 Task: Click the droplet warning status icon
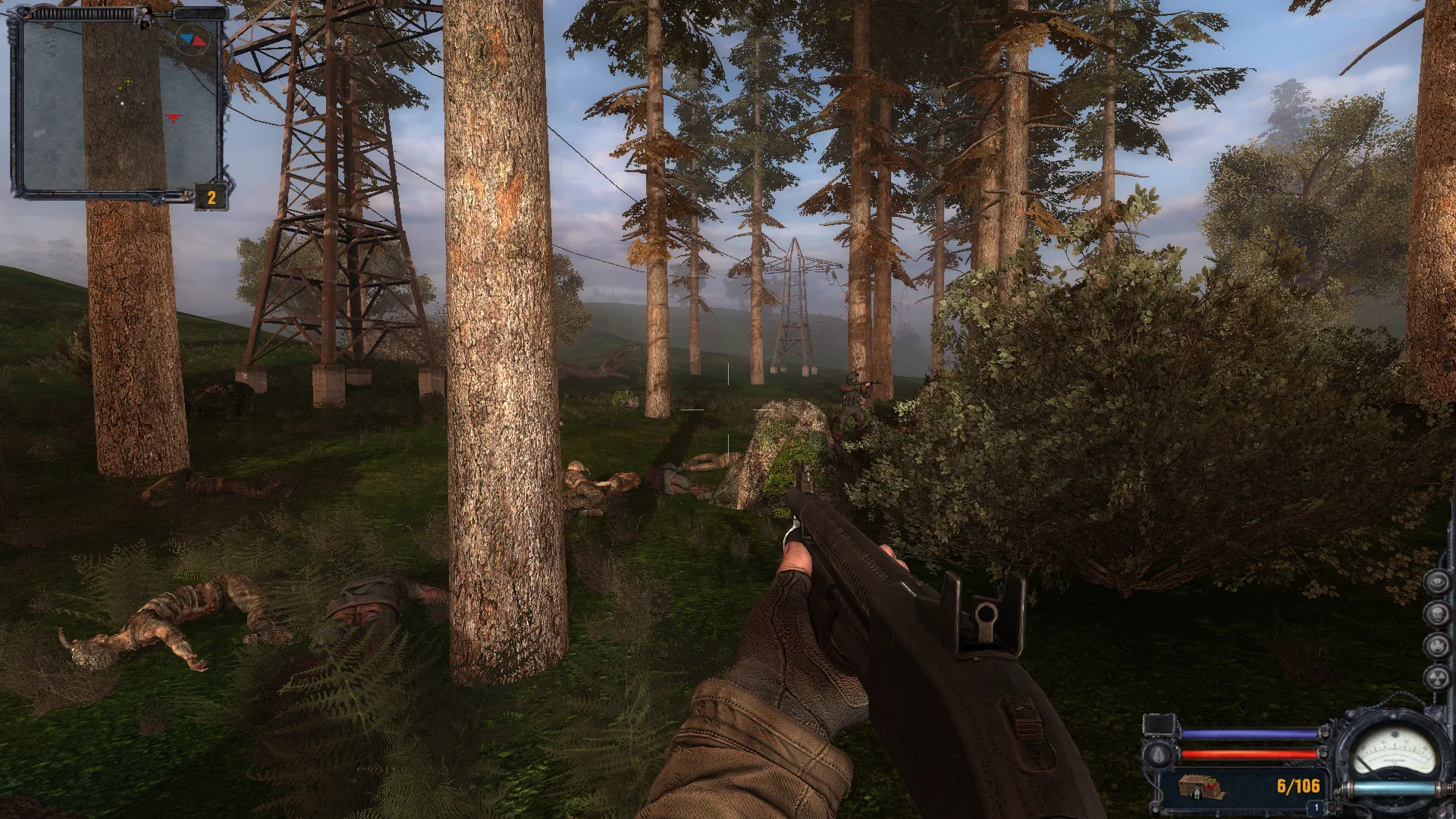click(x=1157, y=753)
